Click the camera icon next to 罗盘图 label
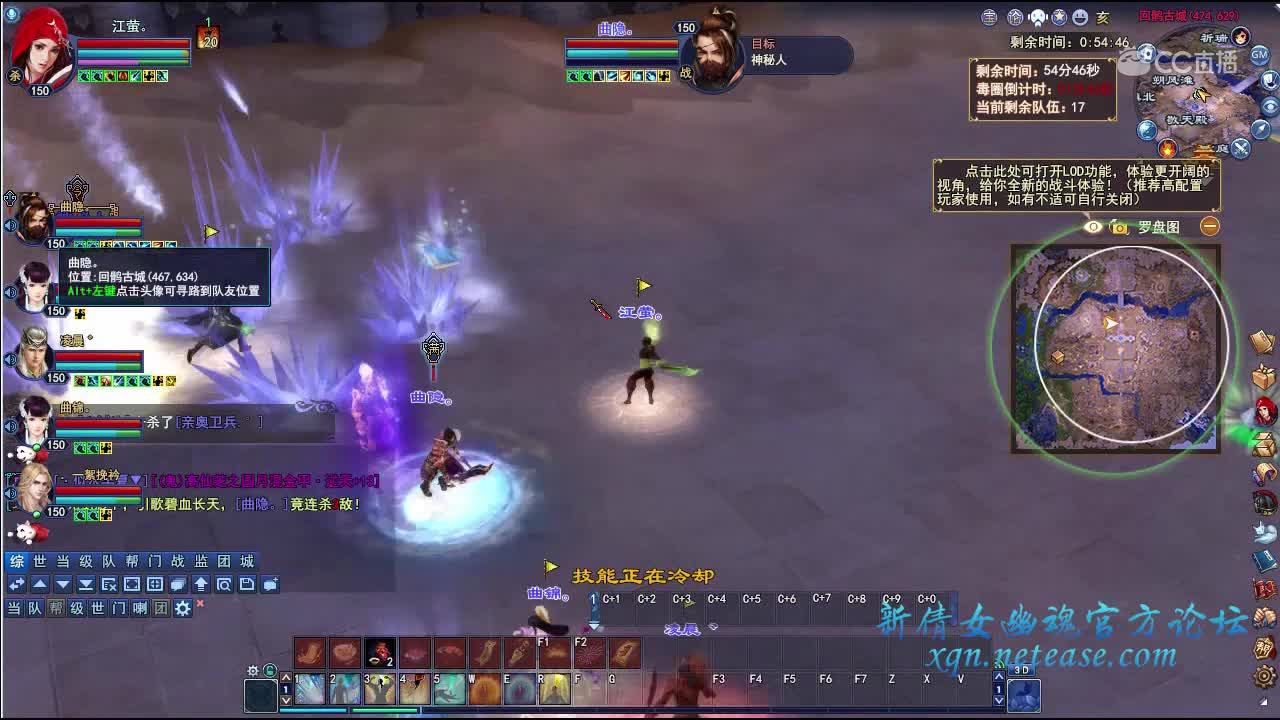The width and height of the screenshot is (1280, 720). [x=1119, y=226]
